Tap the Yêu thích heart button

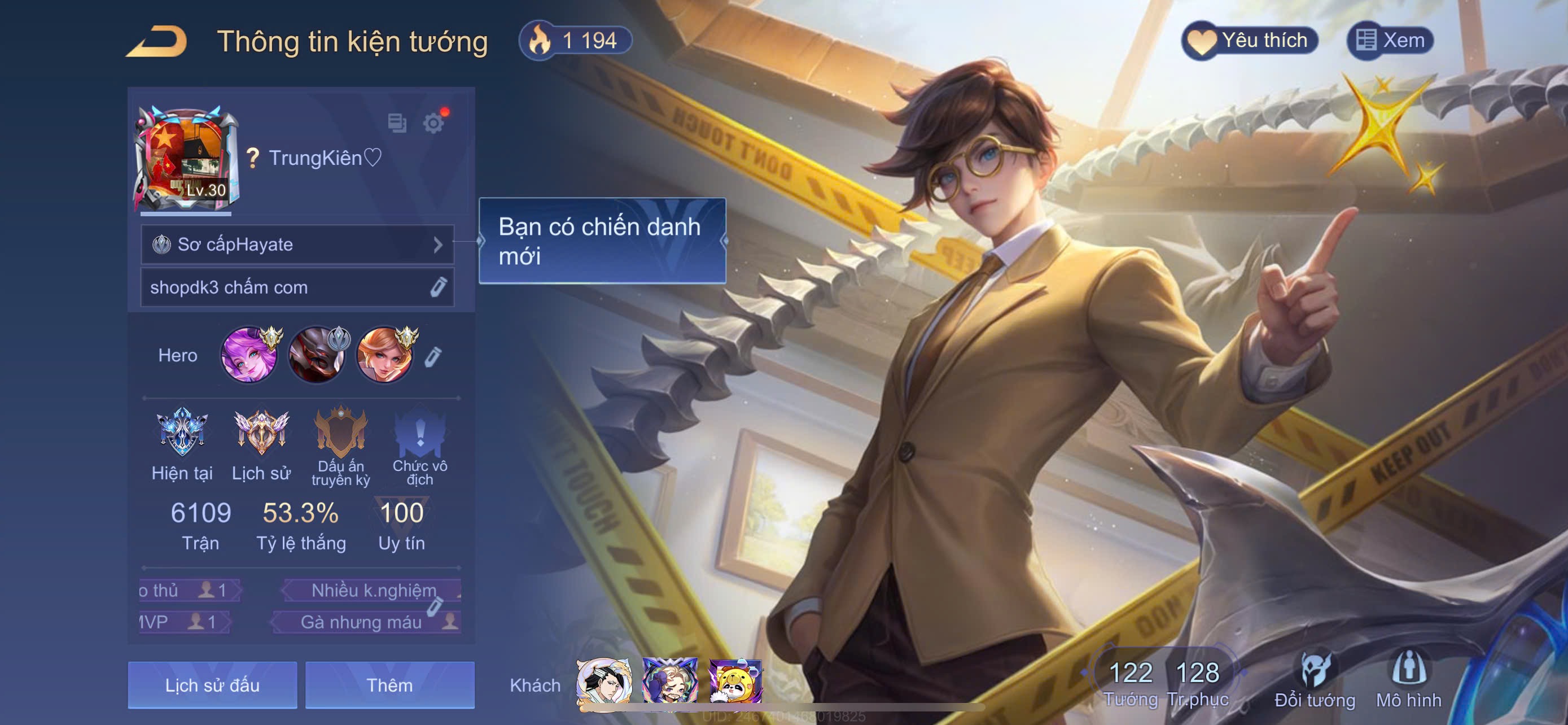(1250, 41)
